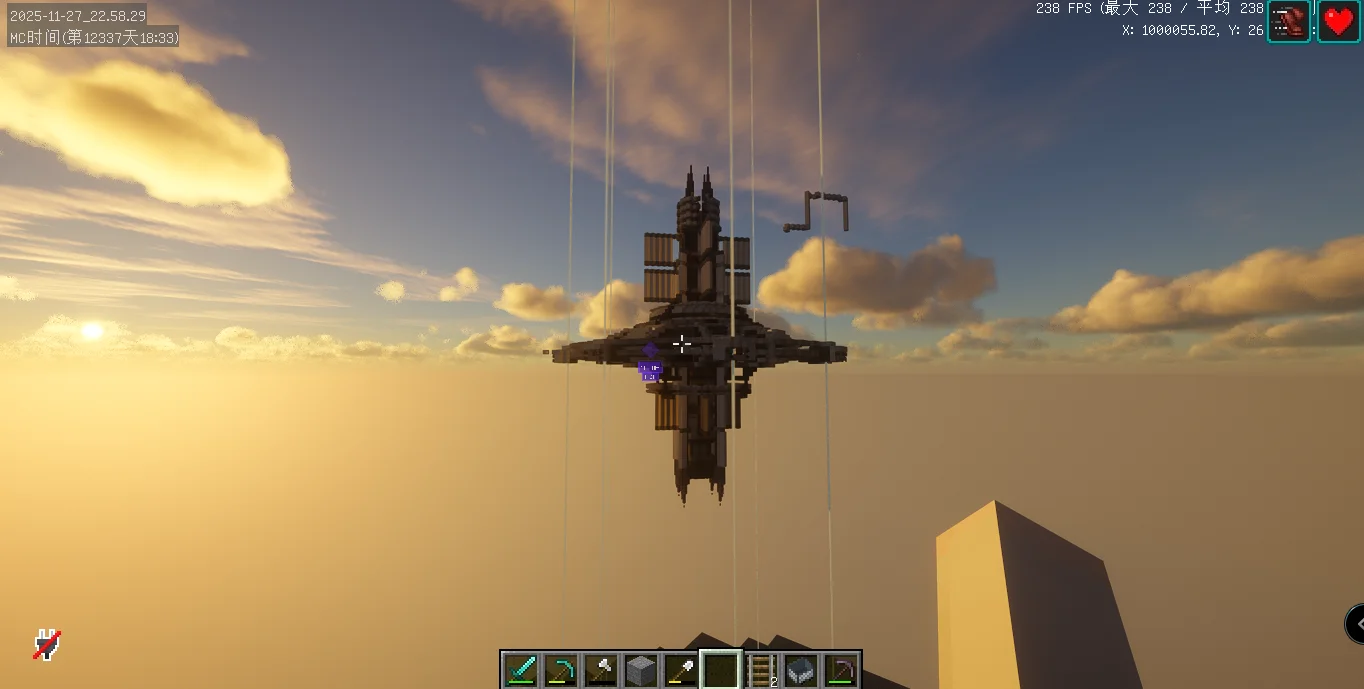Click the crossed-out plug disconnected icon
Screen dimensions: 1364x689
[x=46, y=644]
